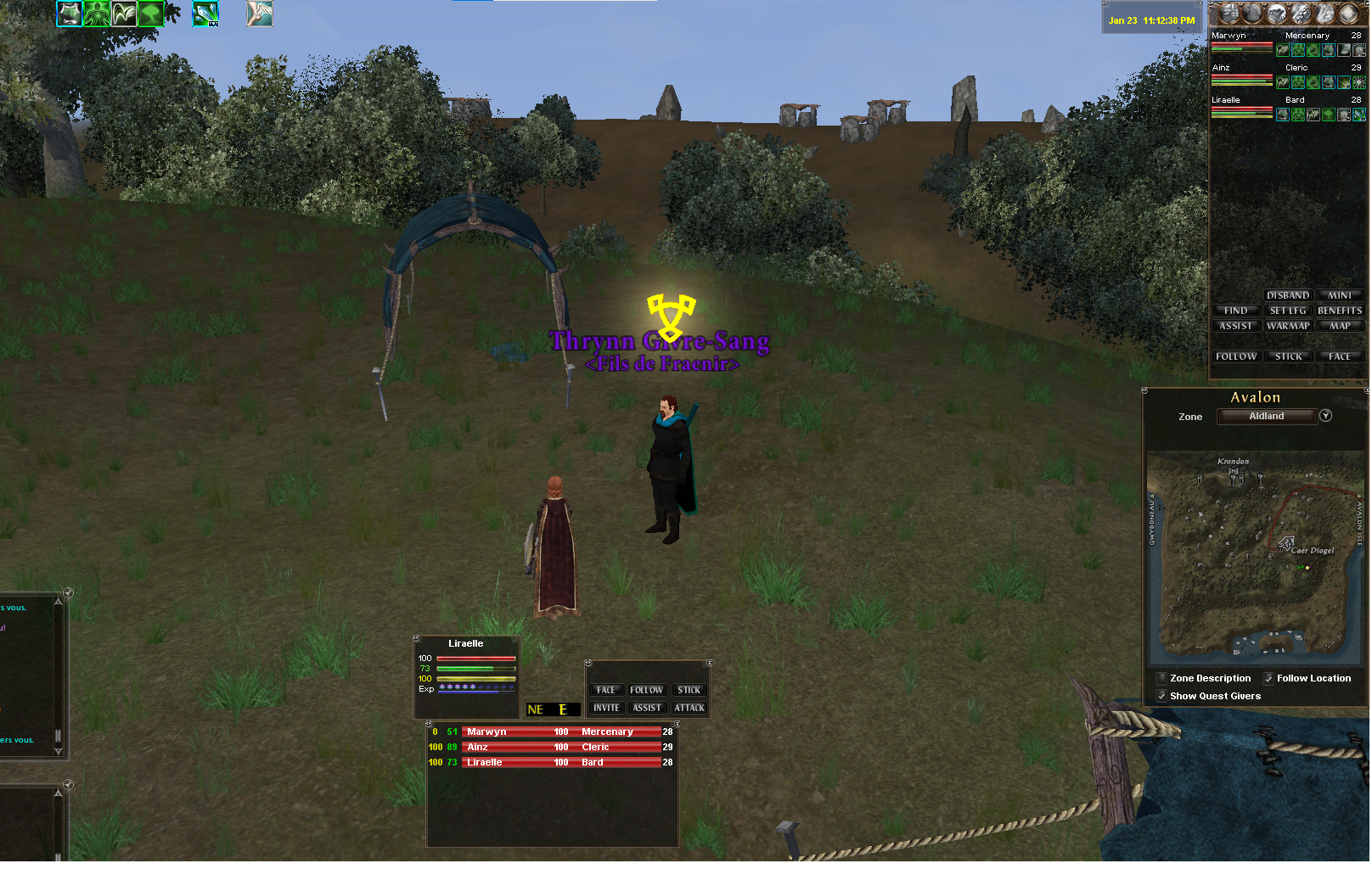This screenshot has width=1372, height=869.
Task: Choose INVITE in the target action panel
Action: pyautogui.click(x=606, y=708)
